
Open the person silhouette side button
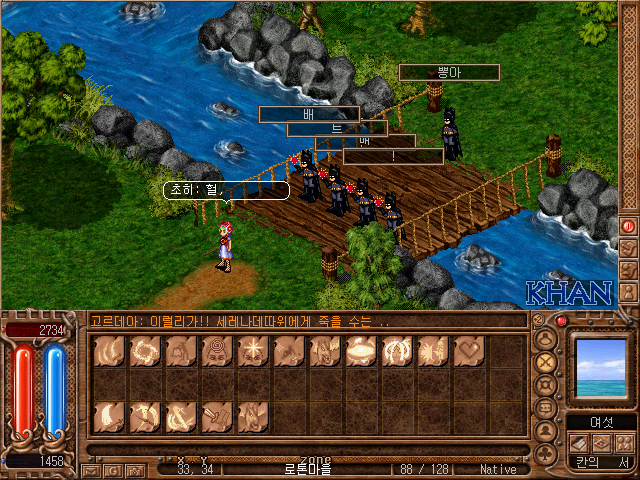pos(629,290)
